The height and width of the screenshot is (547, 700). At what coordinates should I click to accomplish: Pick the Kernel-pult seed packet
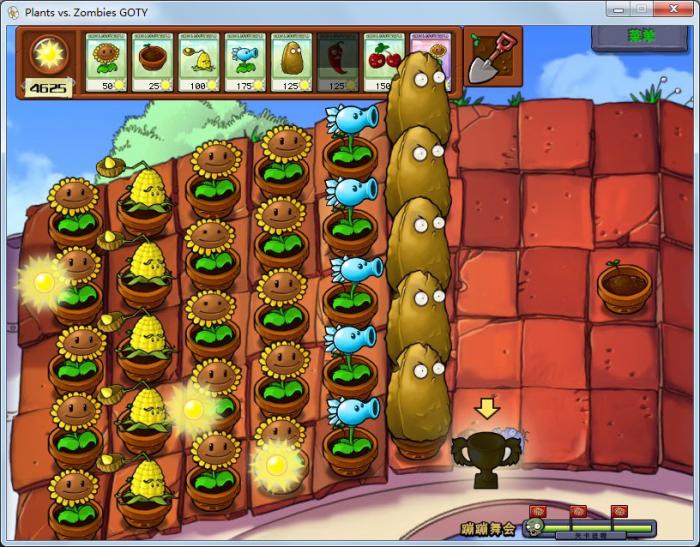coord(199,63)
